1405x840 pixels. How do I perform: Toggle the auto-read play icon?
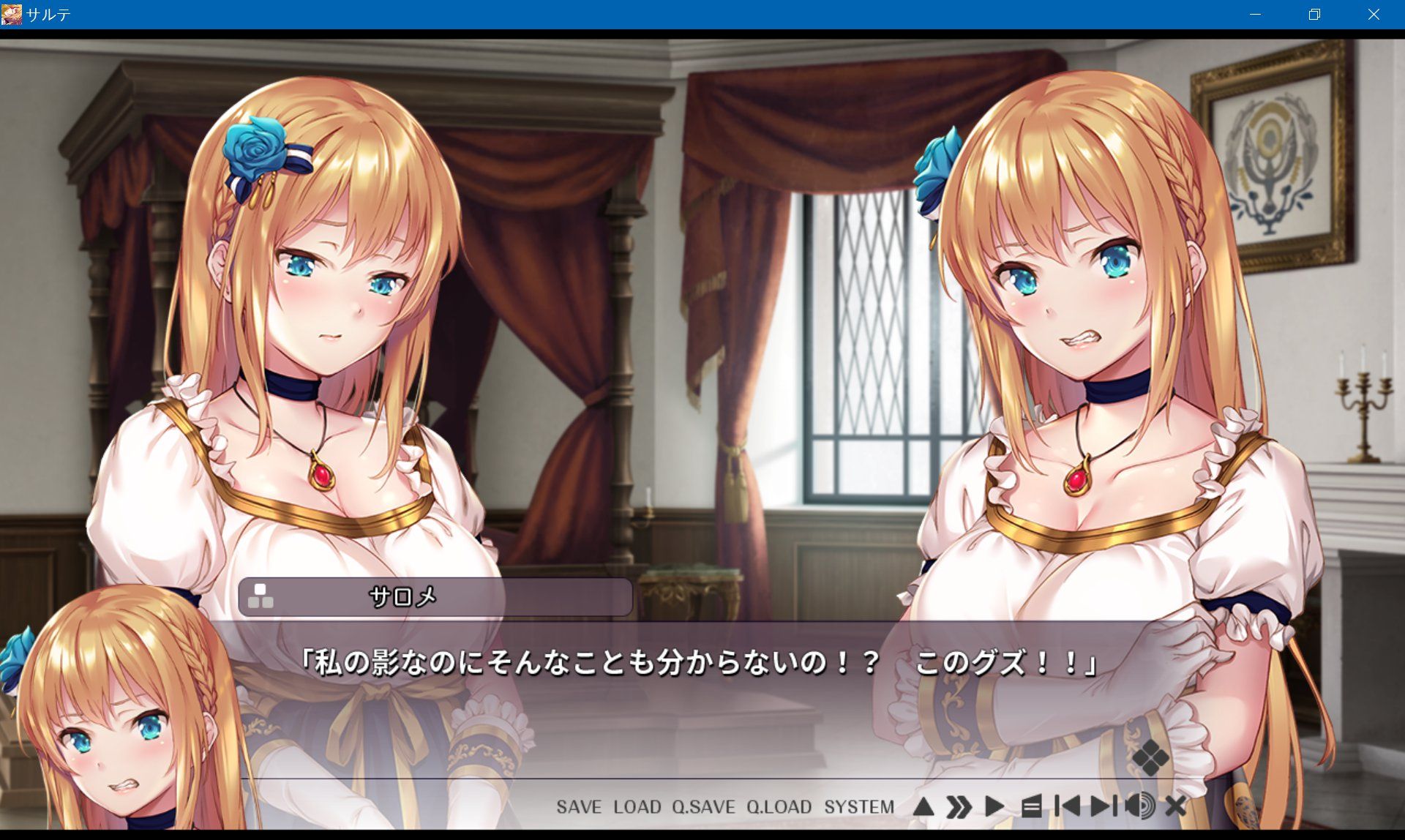pyautogui.click(x=995, y=806)
